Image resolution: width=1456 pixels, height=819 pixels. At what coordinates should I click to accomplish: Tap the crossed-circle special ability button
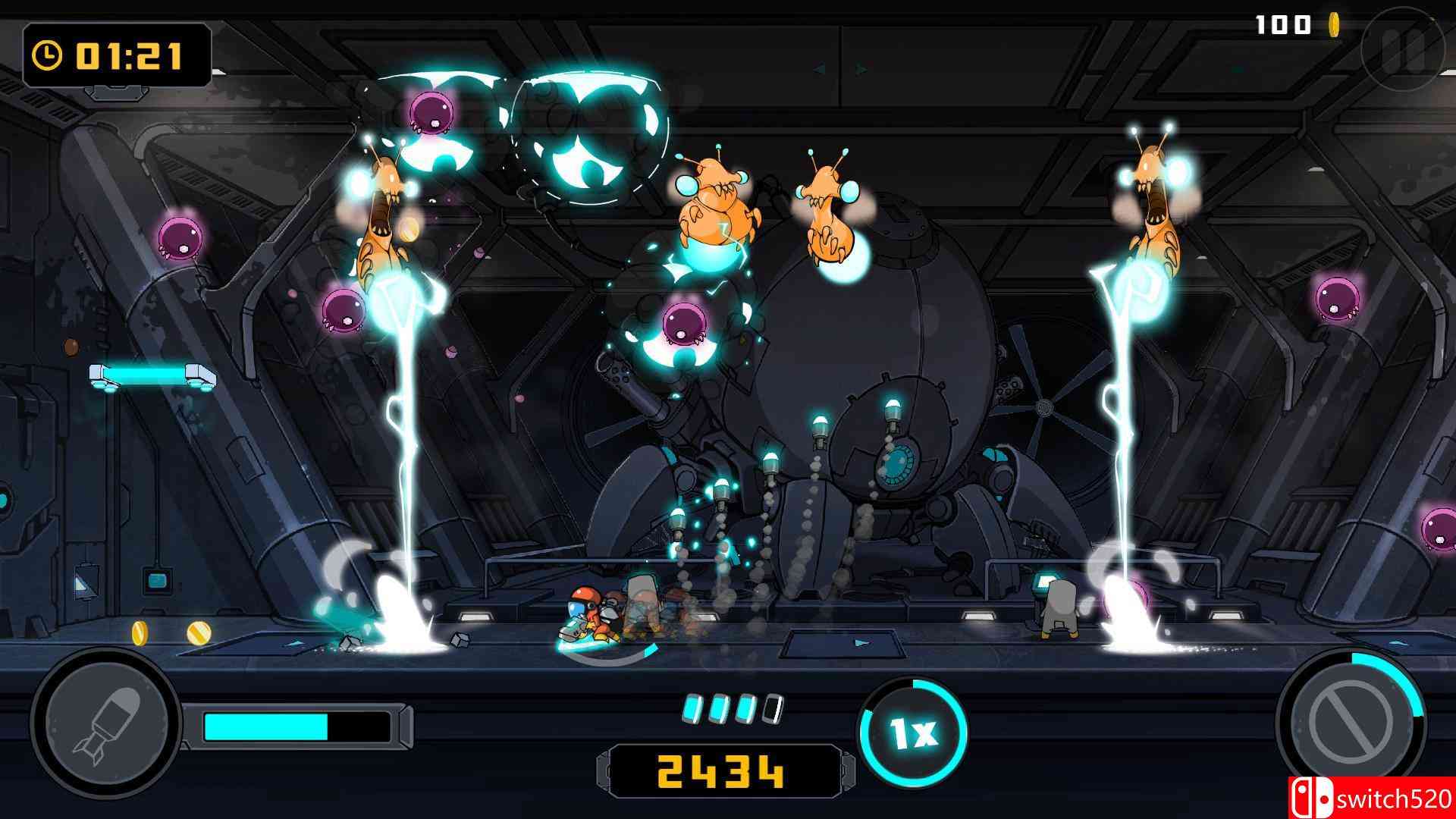tap(1351, 723)
